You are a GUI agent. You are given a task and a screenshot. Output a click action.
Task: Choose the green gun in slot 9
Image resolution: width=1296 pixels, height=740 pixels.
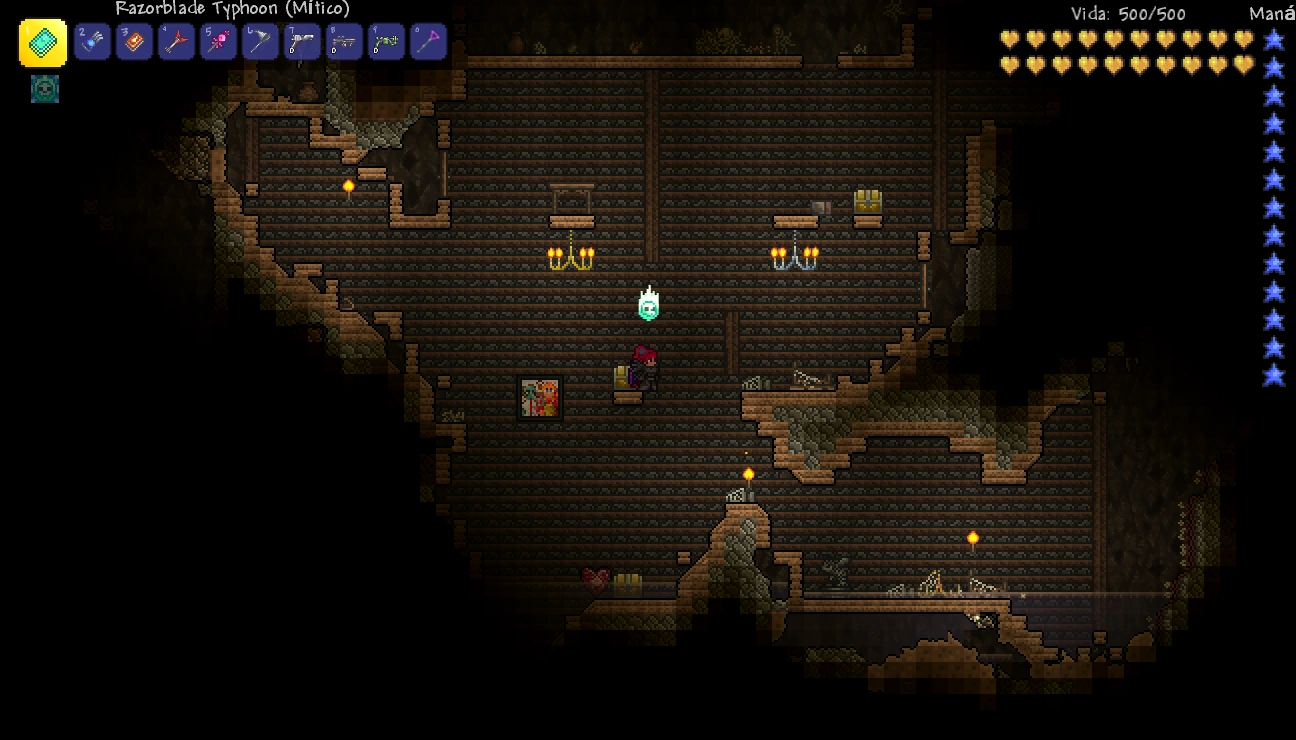[x=386, y=42]
